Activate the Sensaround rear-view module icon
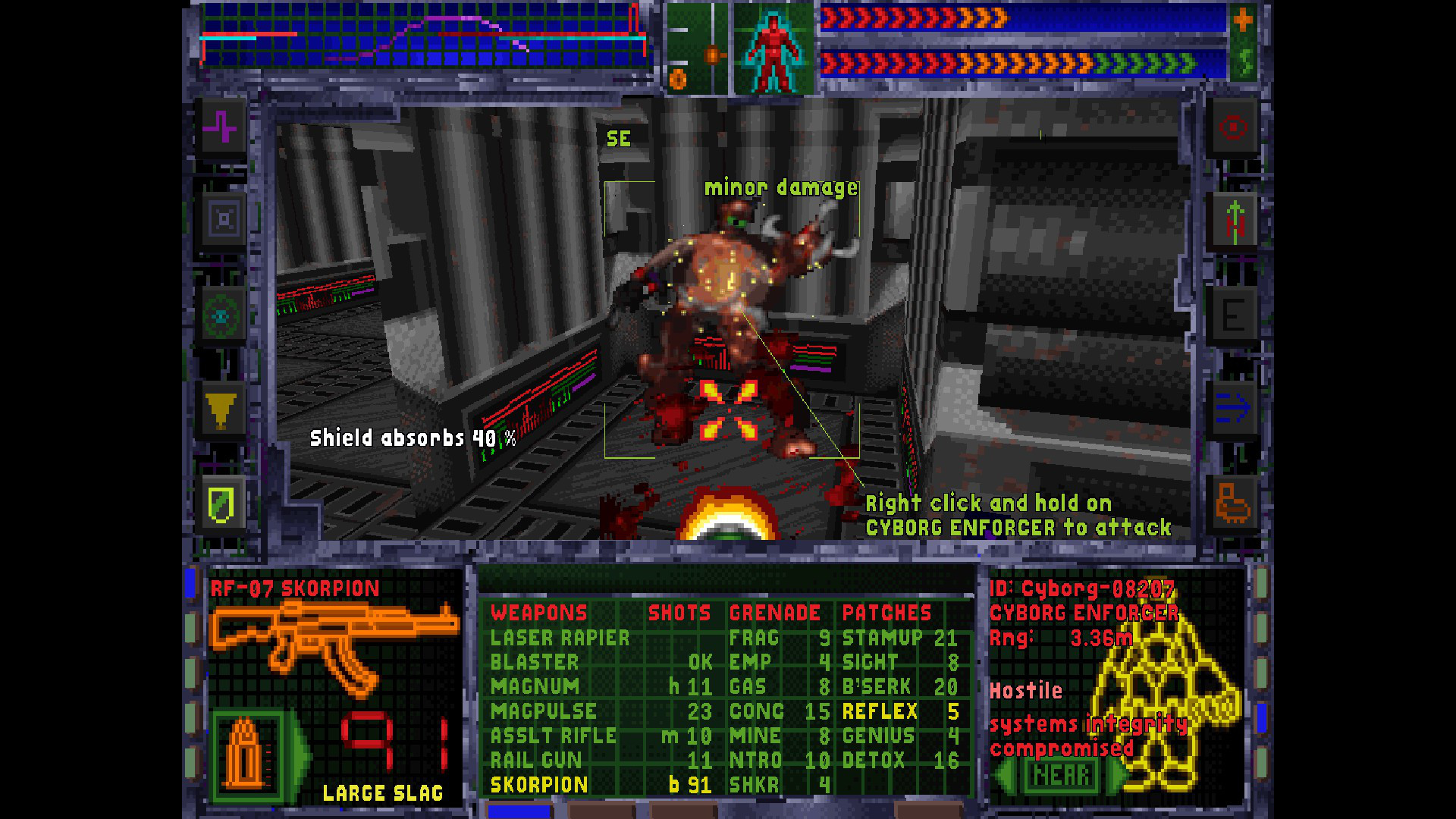The height and width of the screenshot is (819, 1456). [x=221, y=220]
